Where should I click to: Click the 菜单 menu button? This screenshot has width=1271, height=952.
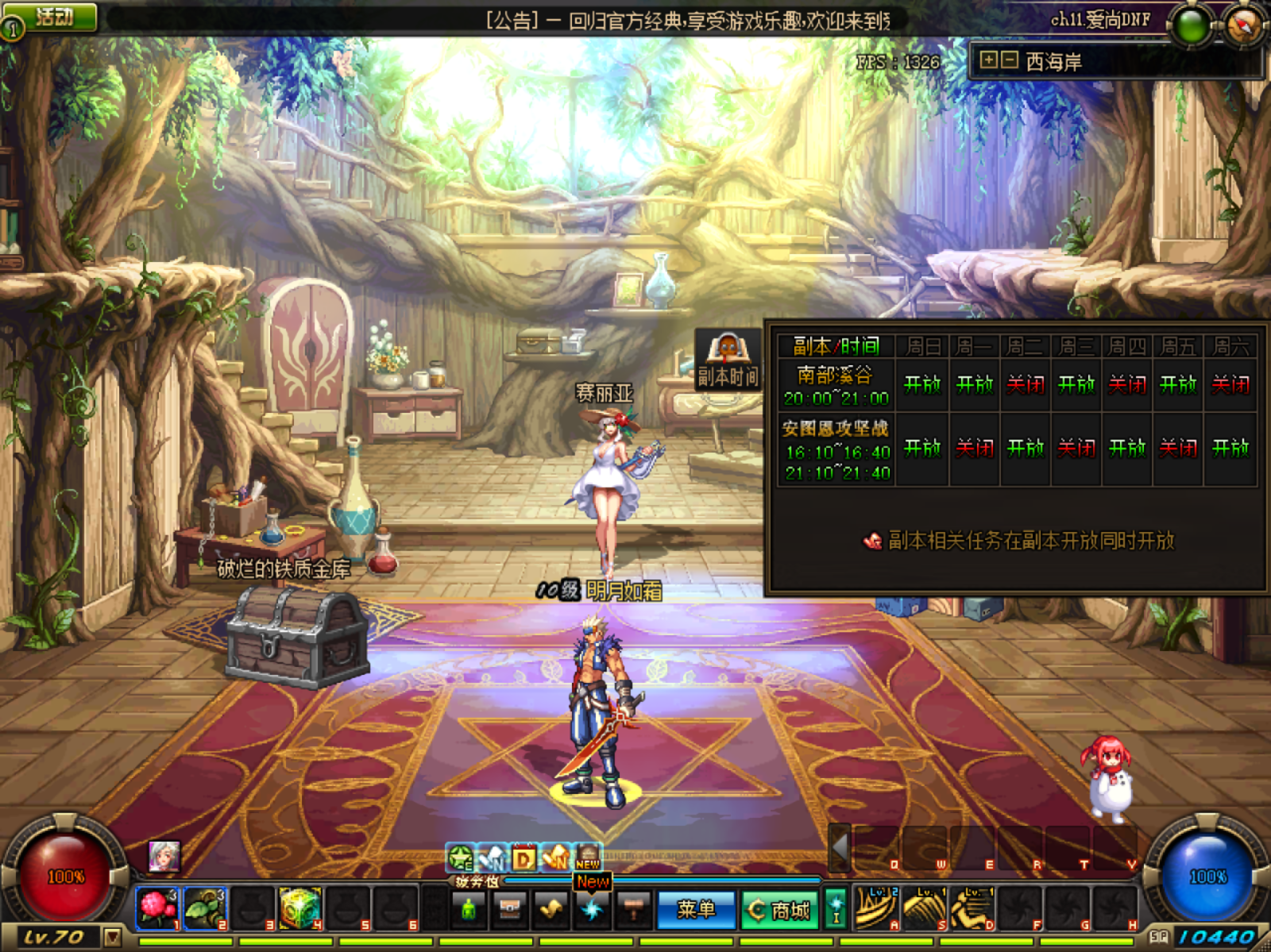click(697, 909)
